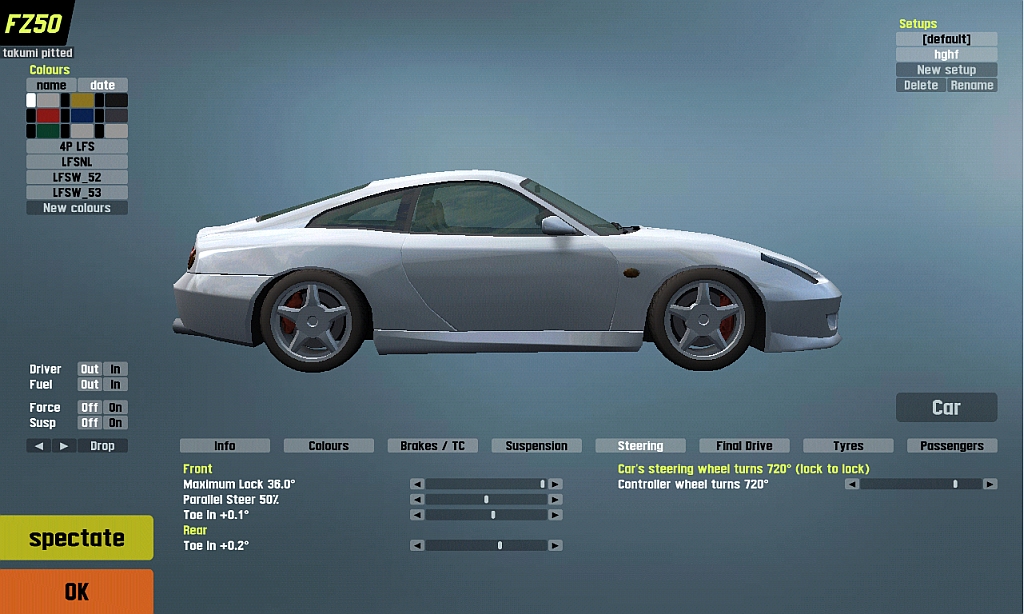Increase Maximum Lock with right arrow
The height and width of the screenshot is (614, 1024).
pyautogui.click(x=556, y=484)
